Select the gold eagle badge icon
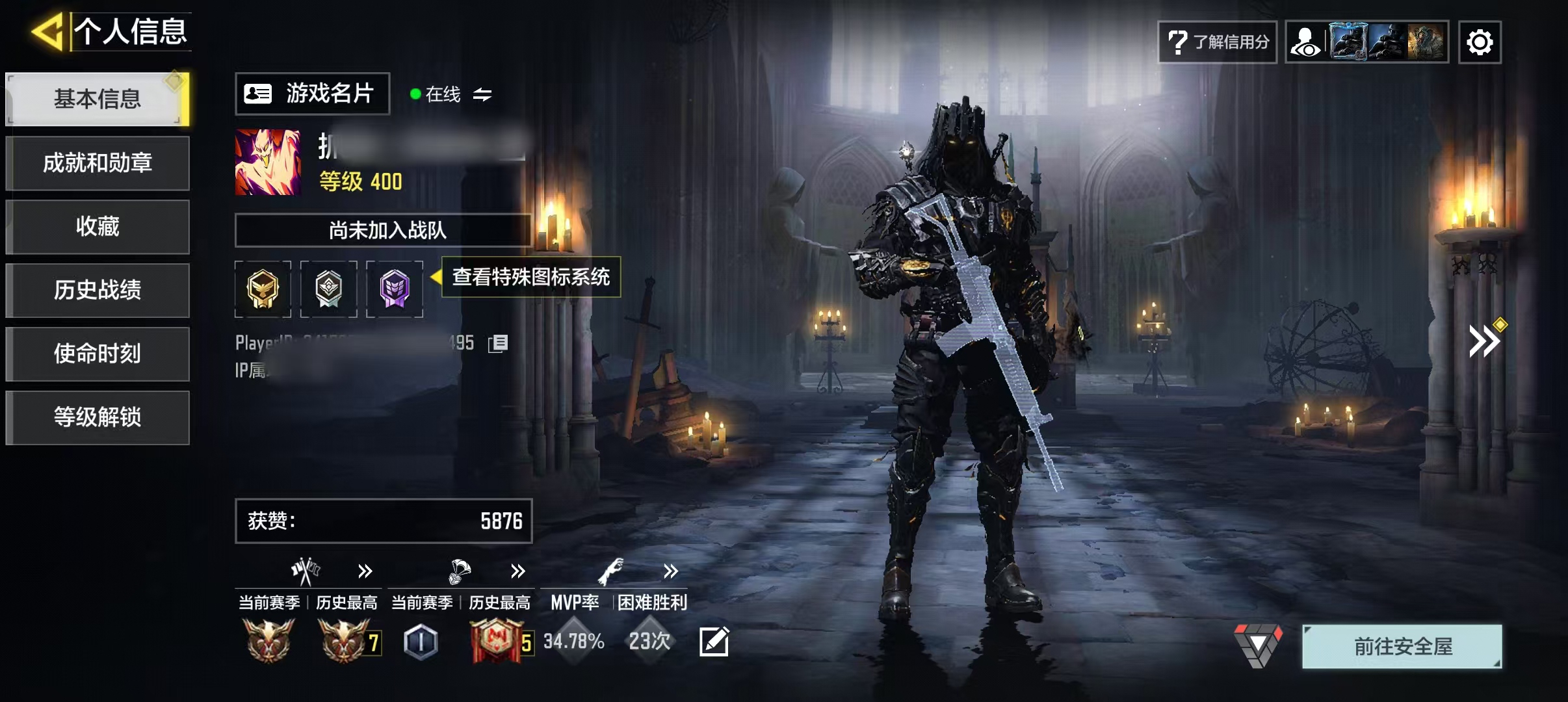Viewport: 1568px width, 702px height. [x=263, y=289]
